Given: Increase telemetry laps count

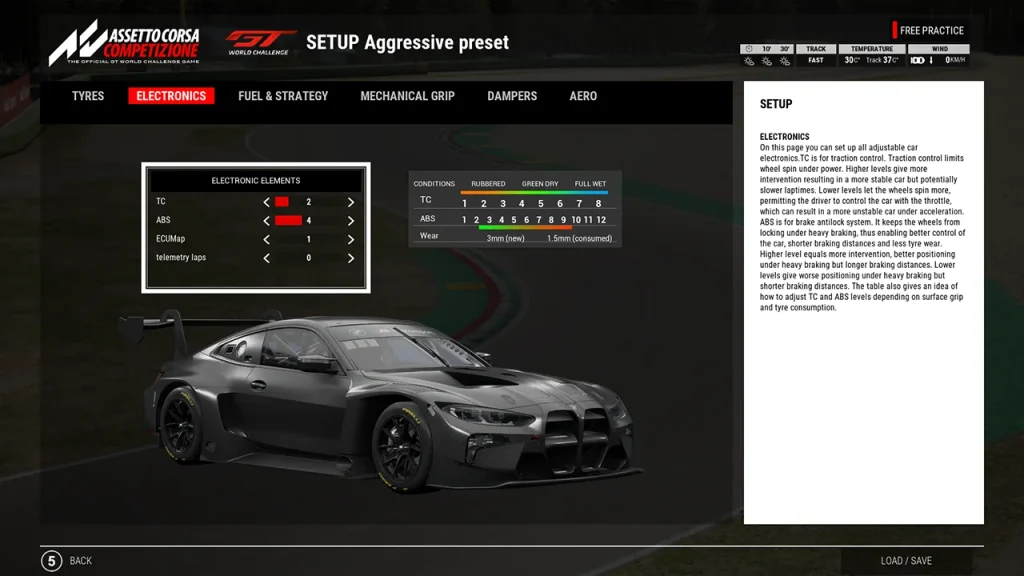Looking at the screenshot, I should (x=351, y=258).
